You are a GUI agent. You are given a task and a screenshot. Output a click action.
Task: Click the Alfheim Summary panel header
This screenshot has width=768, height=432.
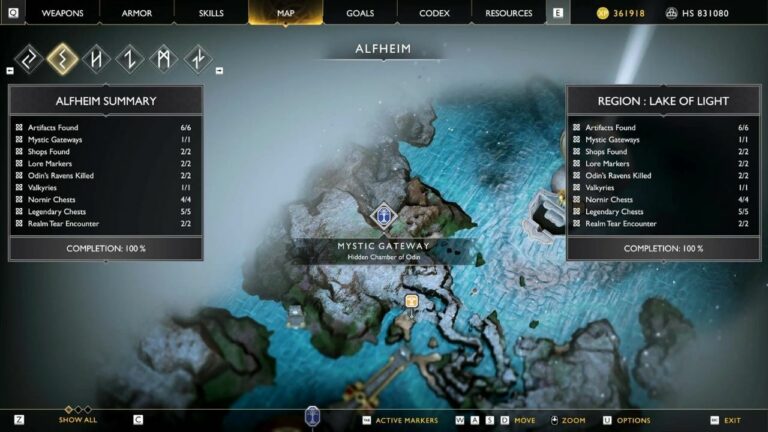(105, 101)
